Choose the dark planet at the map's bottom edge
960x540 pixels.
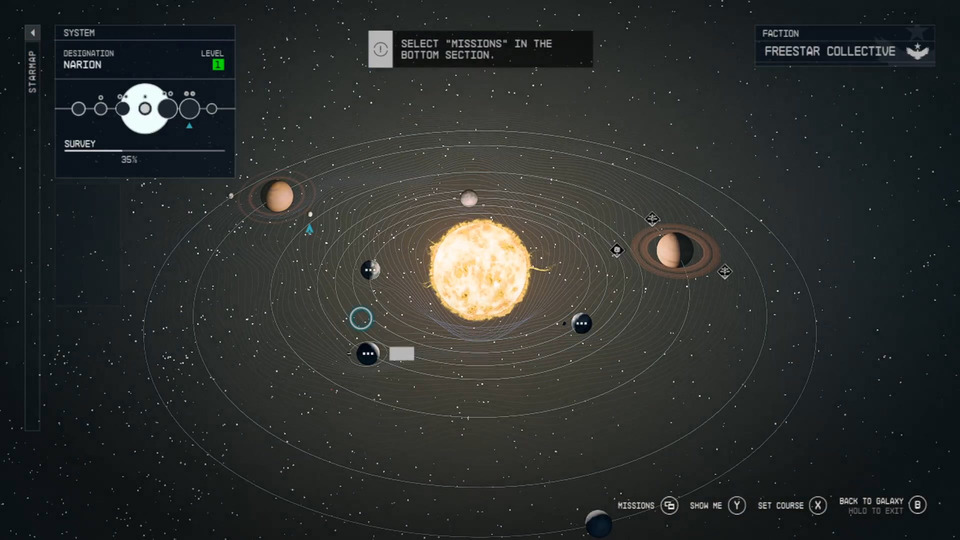598,524
